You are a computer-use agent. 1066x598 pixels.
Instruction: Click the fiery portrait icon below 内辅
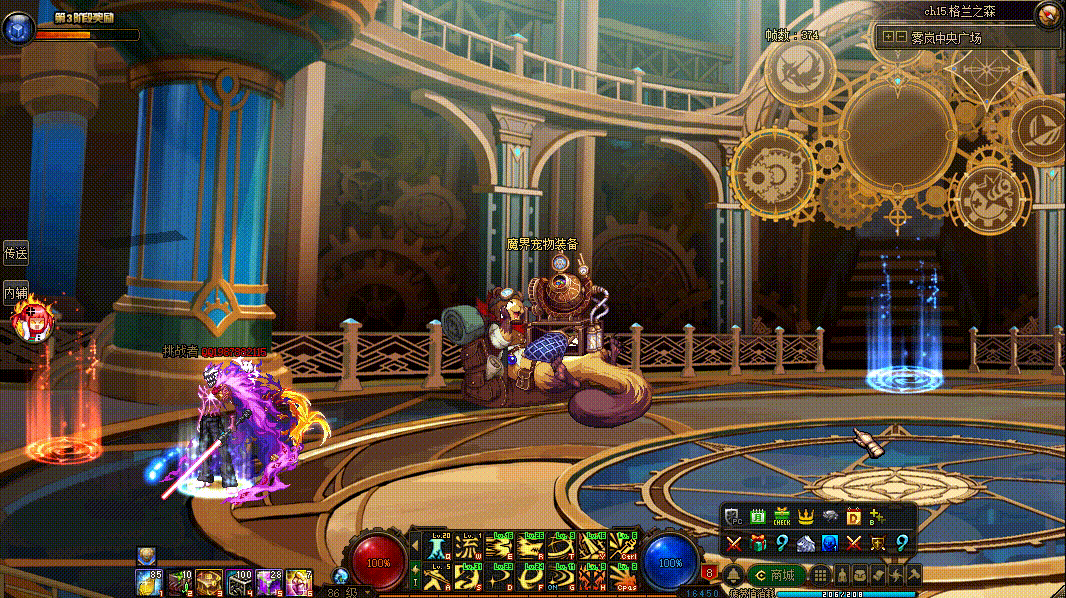pos(30,320)
